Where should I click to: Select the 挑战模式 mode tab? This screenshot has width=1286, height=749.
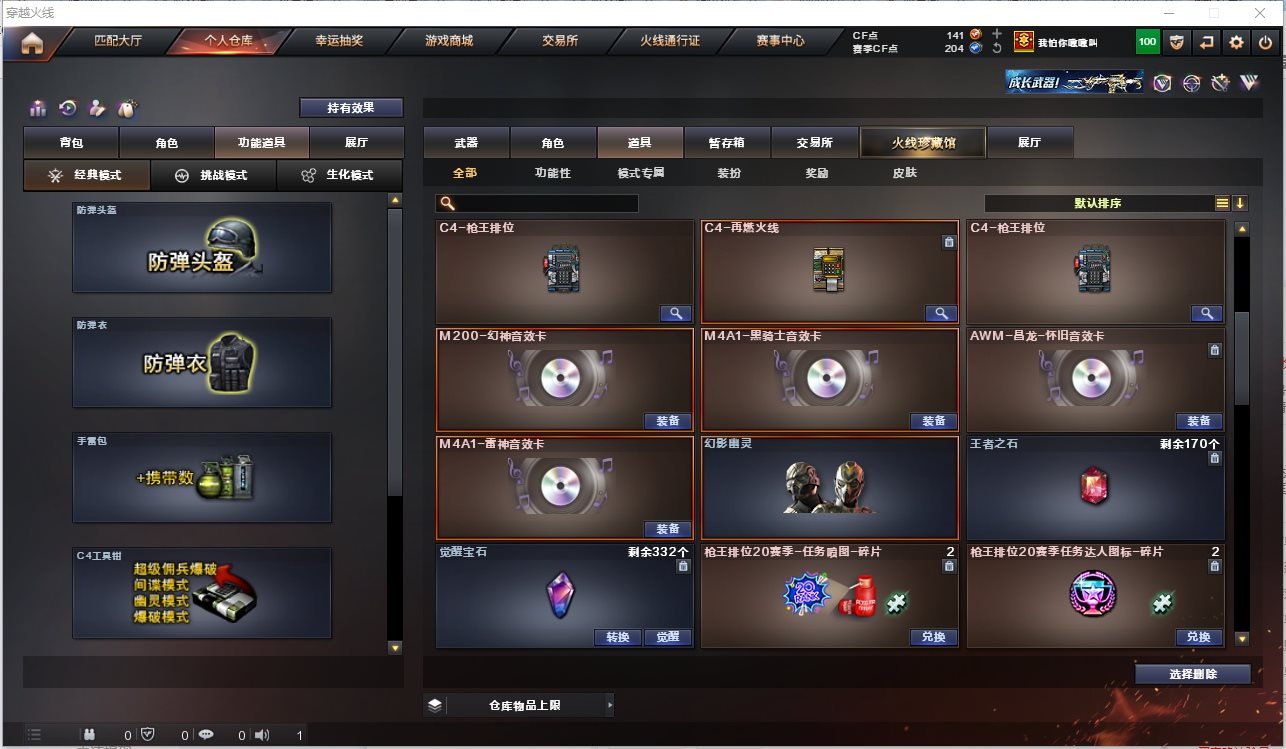coord(213,175)
